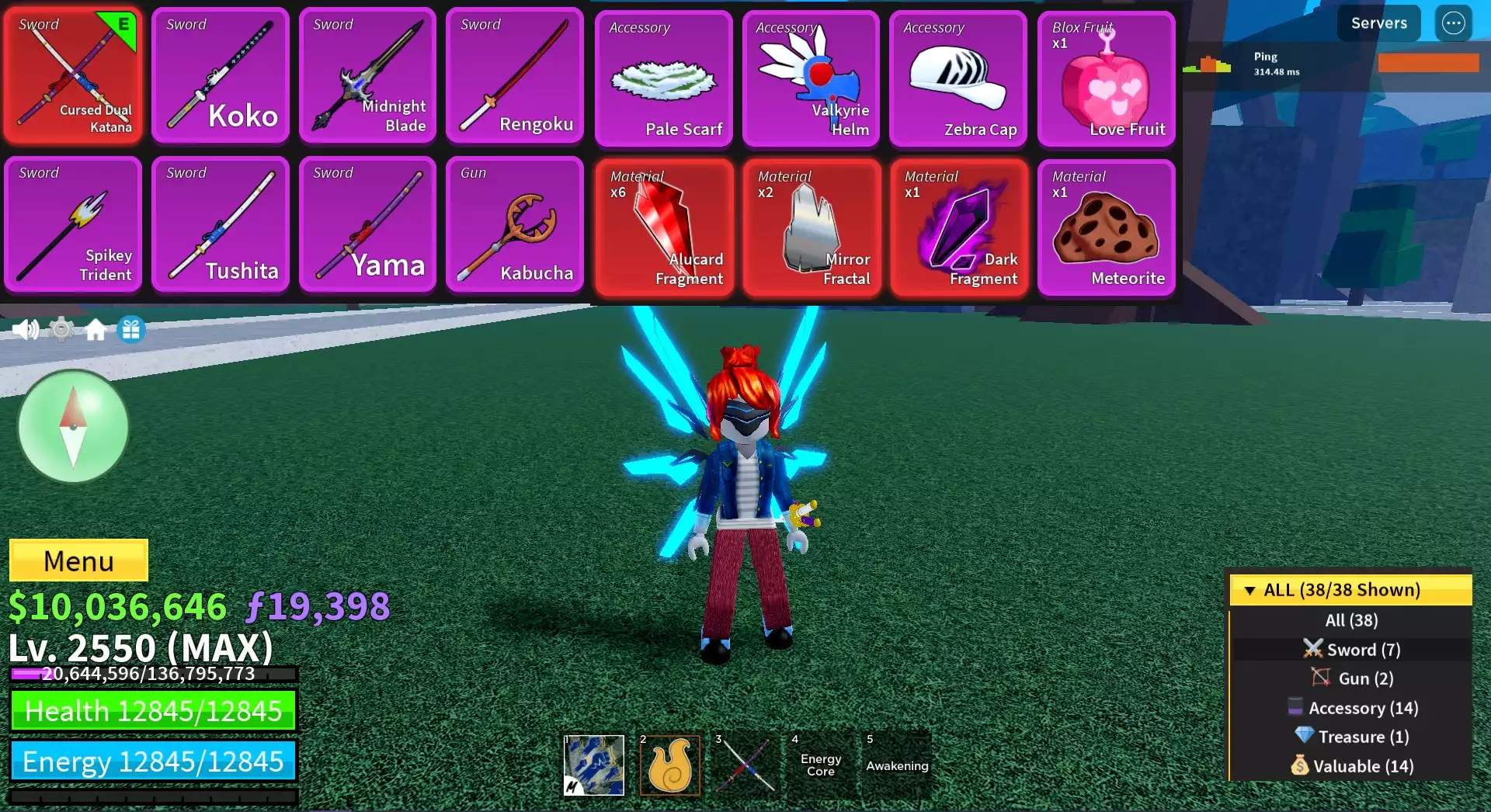Filter inventory by Sword category
Image resolution: width=1491 pixels, height=812 pixels.
point(1352,650)
